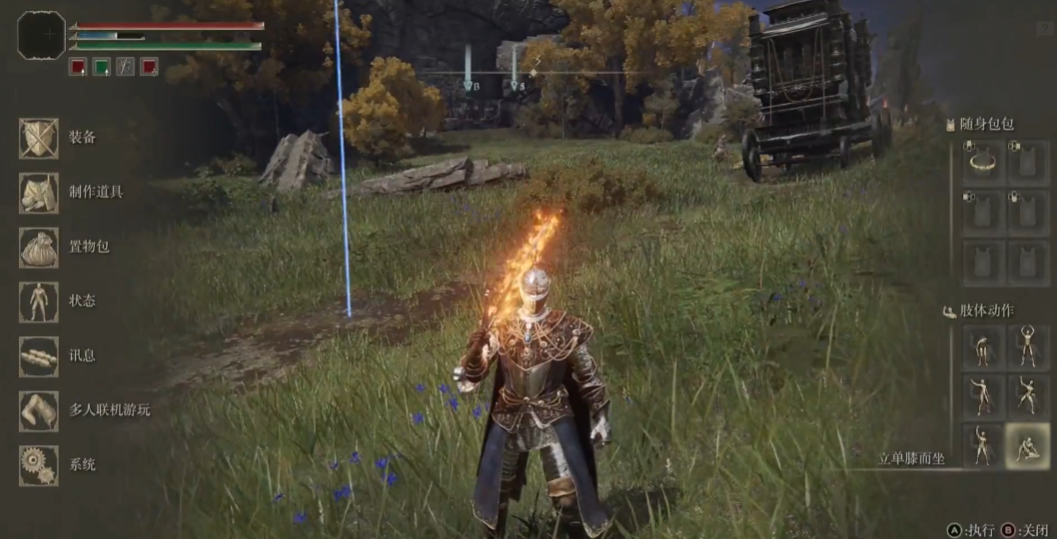
Task: Open the 系统 system settings
Action: point(40,465)
